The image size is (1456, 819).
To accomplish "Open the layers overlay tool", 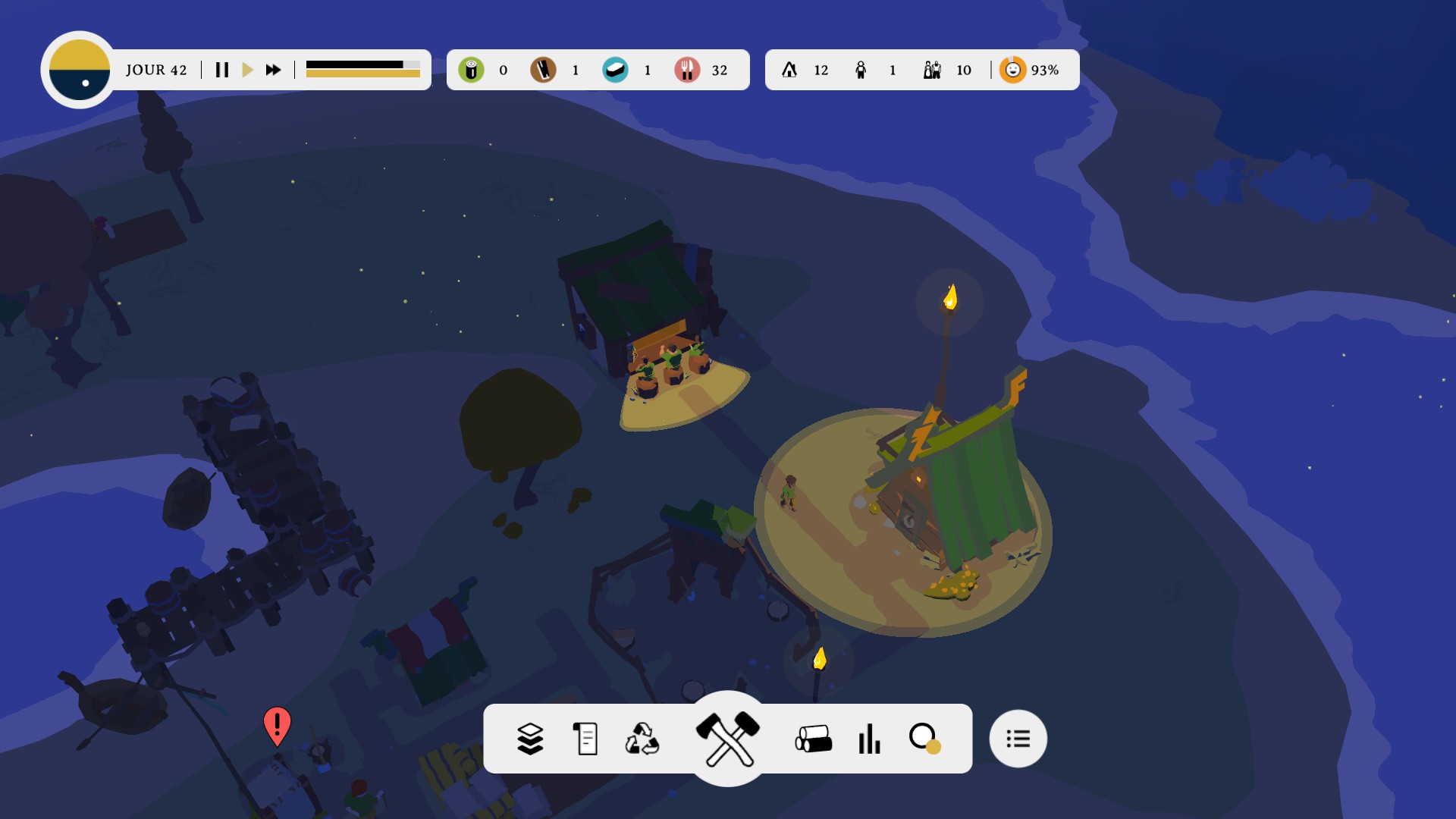I will (530, 739).
